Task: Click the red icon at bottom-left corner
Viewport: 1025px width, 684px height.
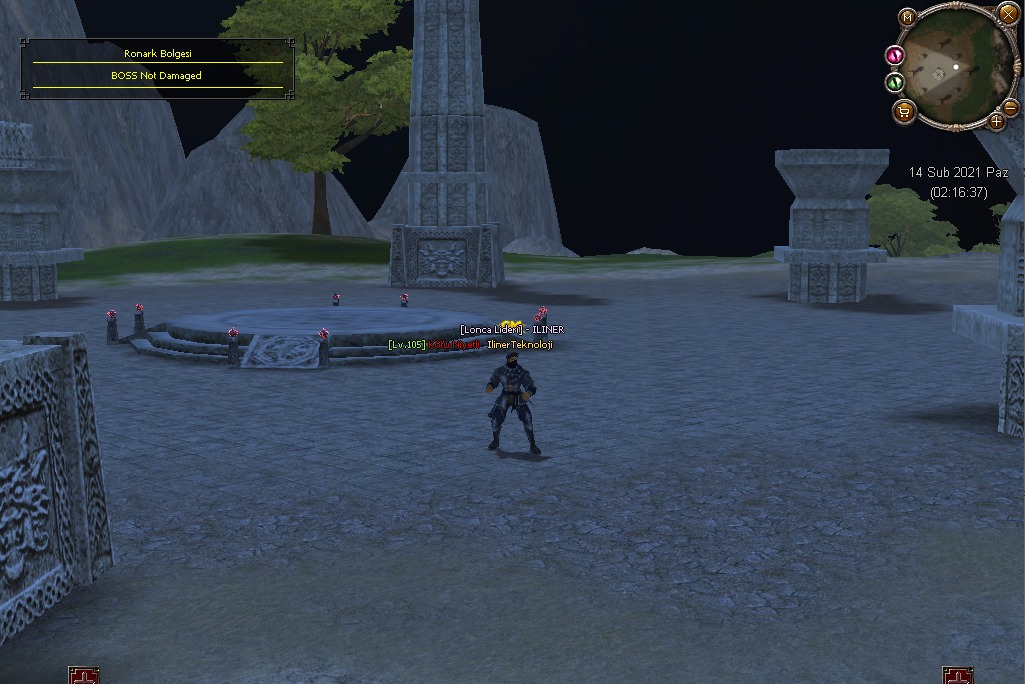Action: click(x=84, y=676)
